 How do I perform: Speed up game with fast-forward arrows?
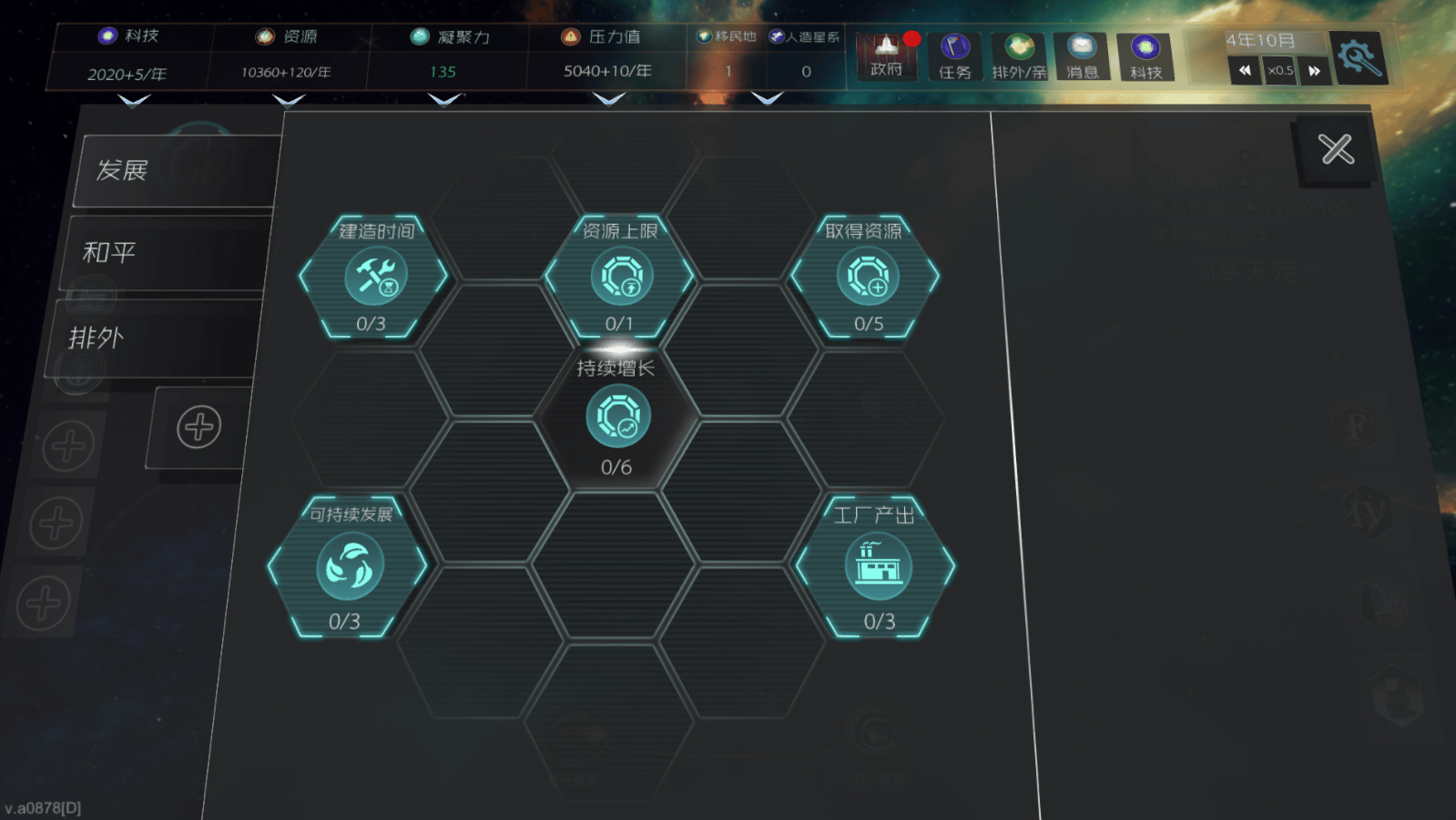pos(1314,70)
